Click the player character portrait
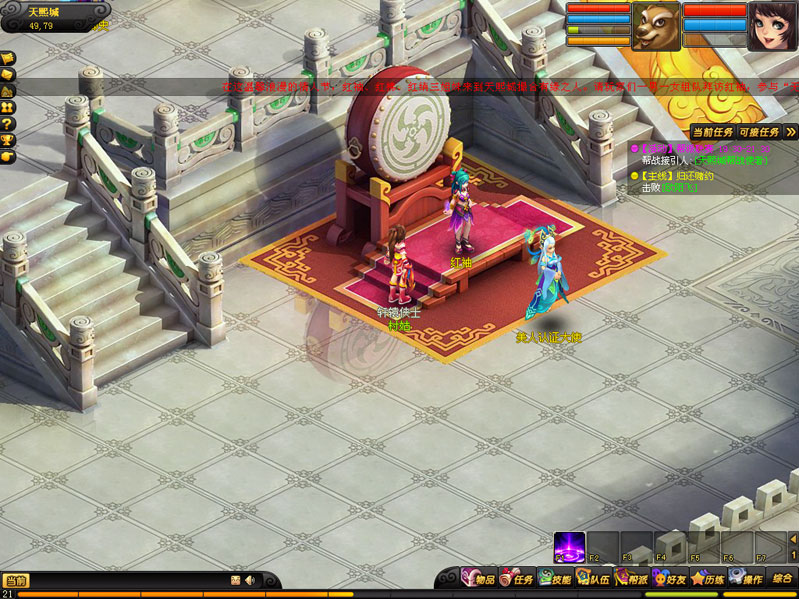Screen dimensions: 799x599 (772, 24)
